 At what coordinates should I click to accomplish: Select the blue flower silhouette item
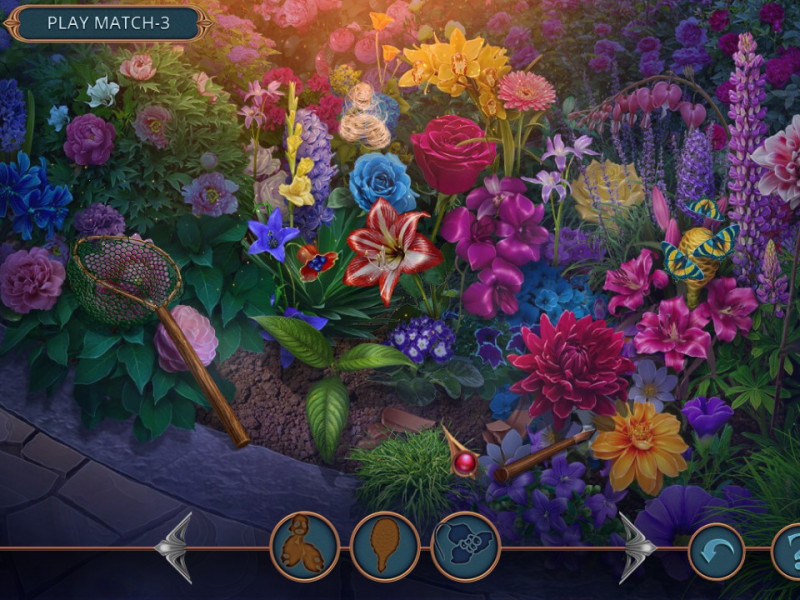click(x=465, y=546)
